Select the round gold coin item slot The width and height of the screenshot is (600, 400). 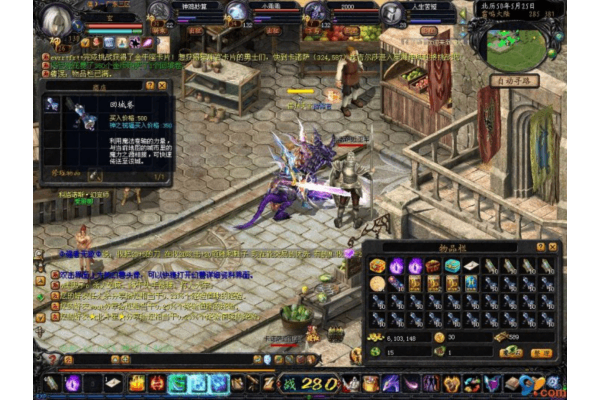pos(378,284)
